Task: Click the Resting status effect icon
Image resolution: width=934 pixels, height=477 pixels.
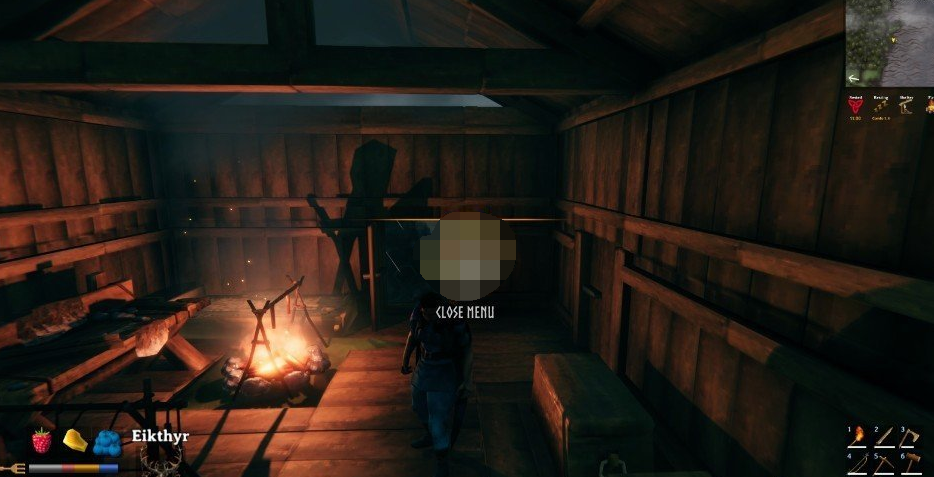Action: (x=880, y=104)
